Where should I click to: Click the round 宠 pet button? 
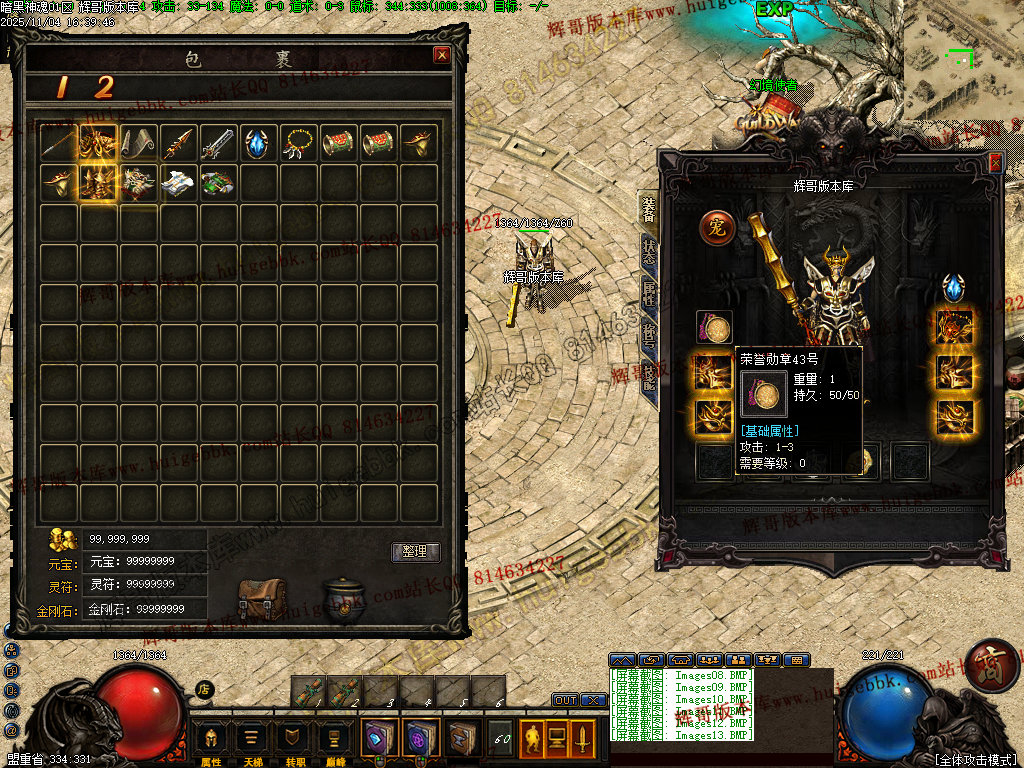point(716,227)
